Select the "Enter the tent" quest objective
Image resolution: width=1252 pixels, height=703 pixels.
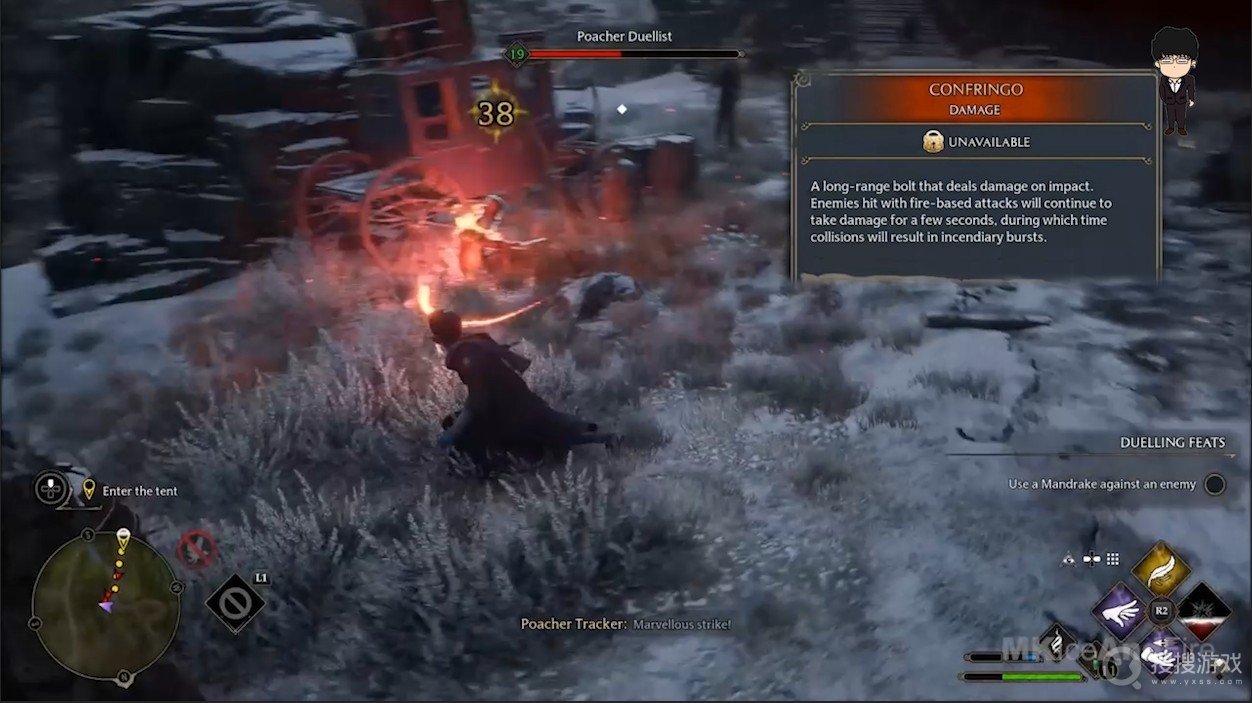[140, 491]
